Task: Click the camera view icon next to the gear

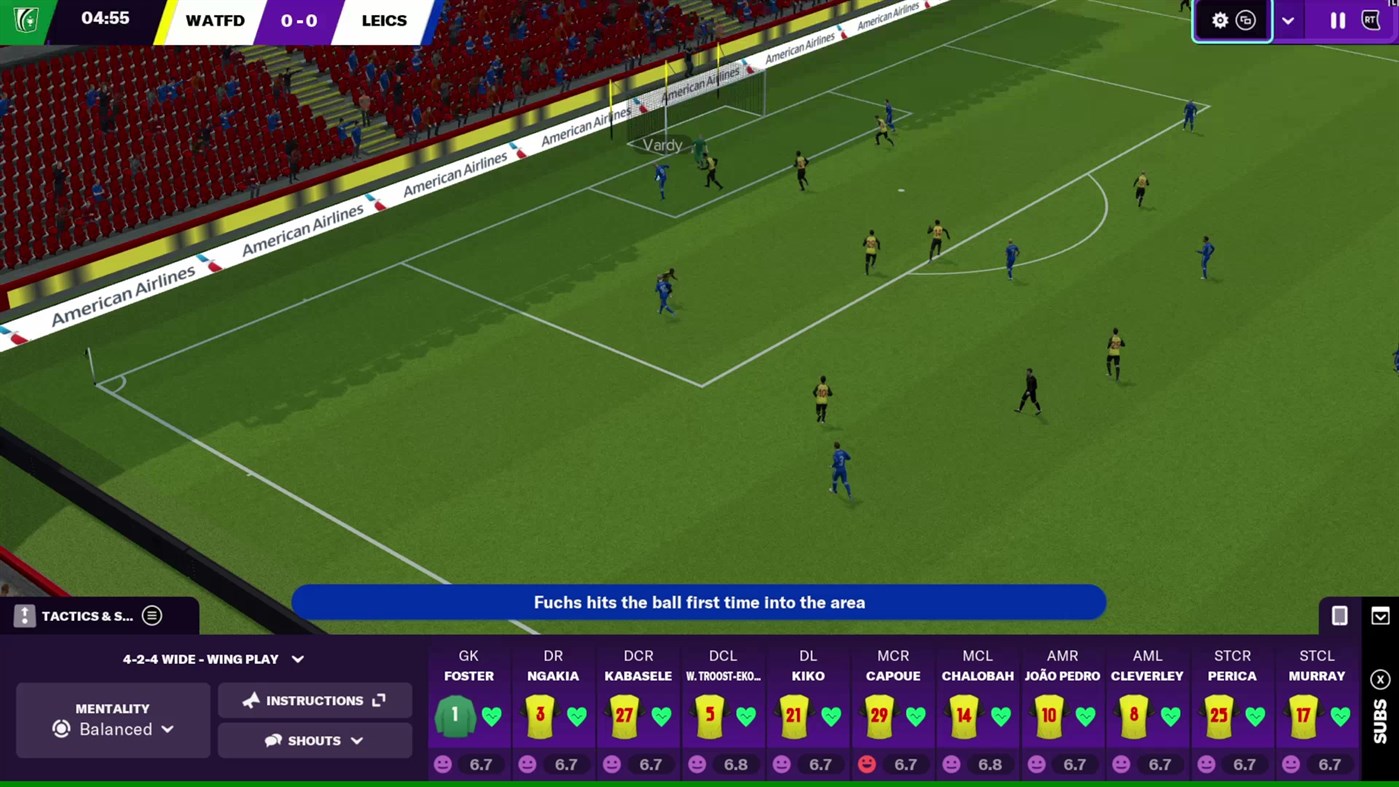Action: 1245,20
